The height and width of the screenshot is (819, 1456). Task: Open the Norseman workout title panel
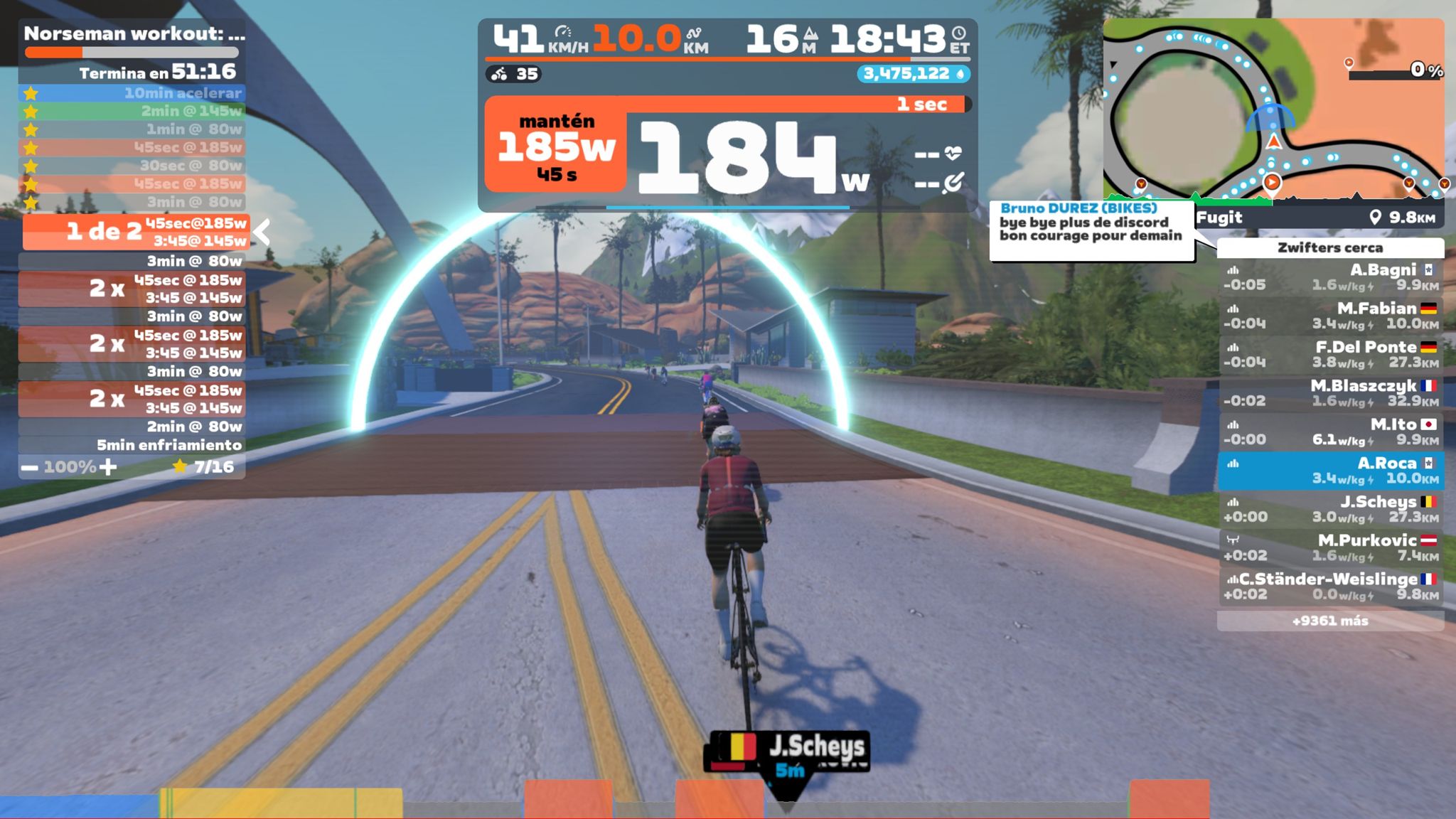coord(134,33)
